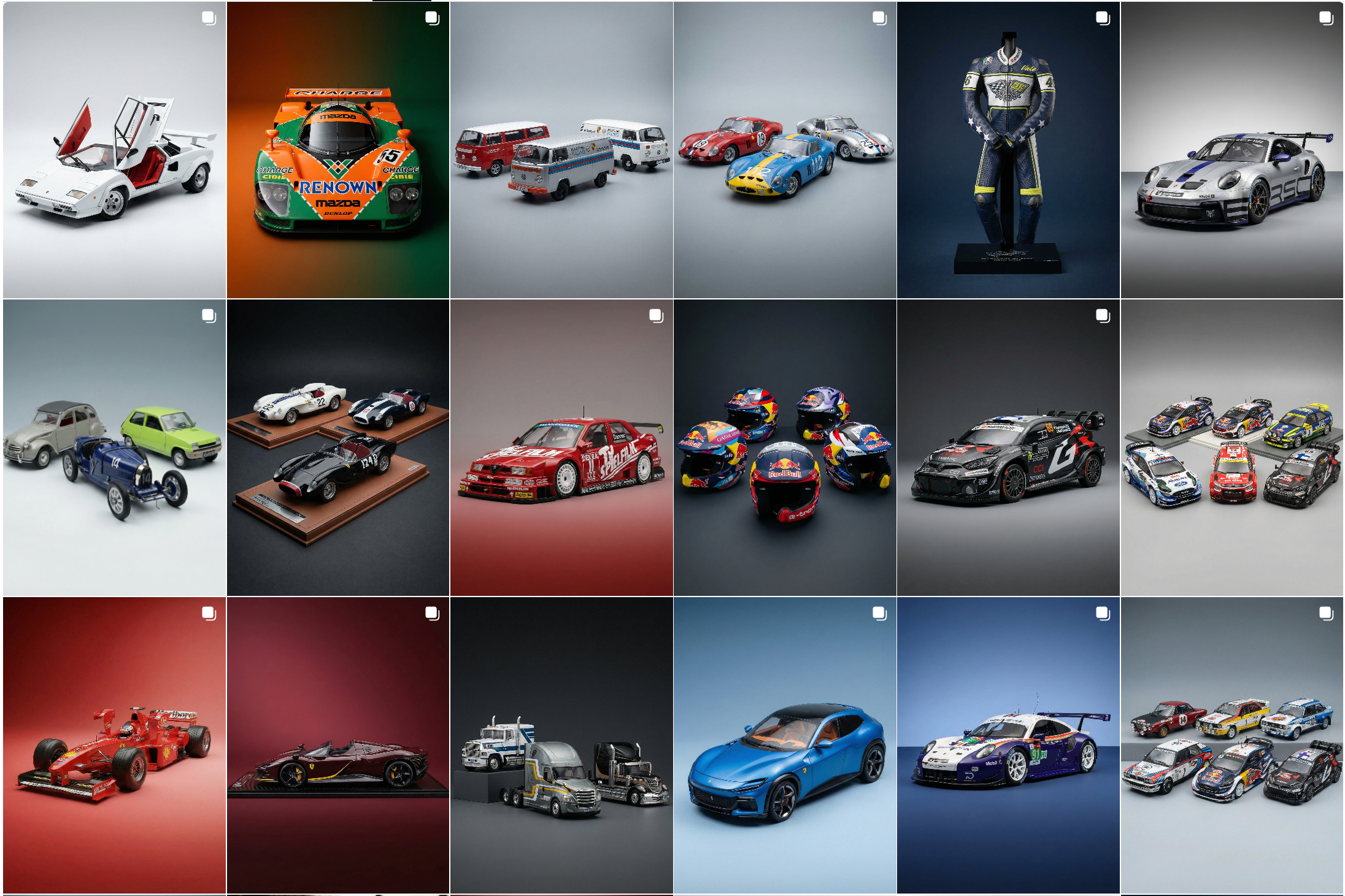
Task: Open the blue Bugatti and green Renault post
Action: pos(114,448)
